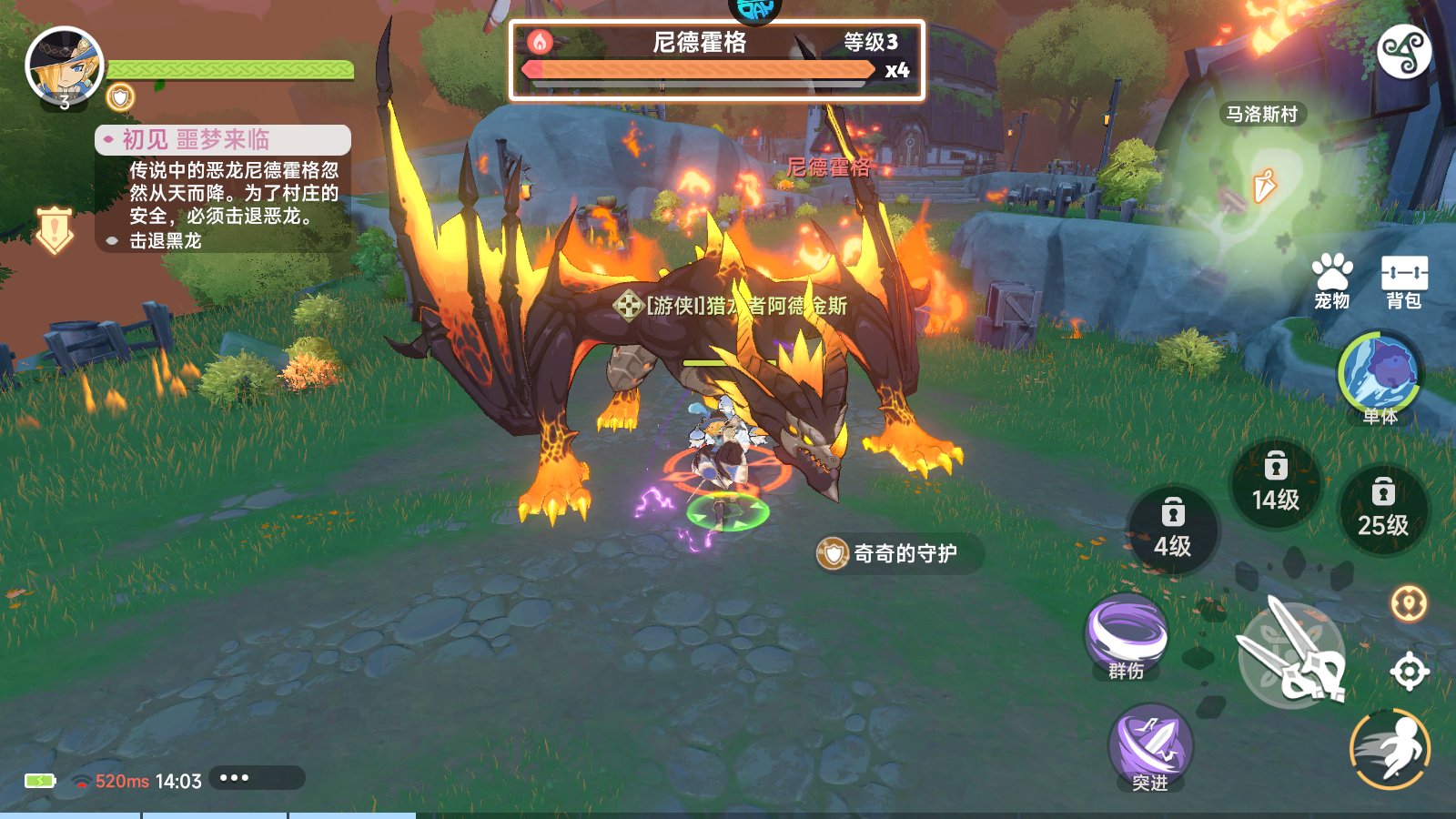Screen dimensions: 1456x819
Task: Activate the sprint runner icon
Action: point(1392,748)
